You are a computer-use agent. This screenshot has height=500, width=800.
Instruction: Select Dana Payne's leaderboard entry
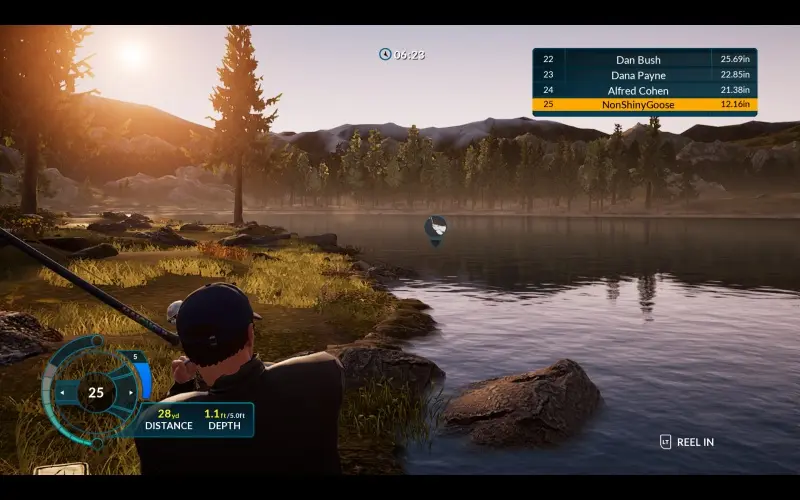tap(644, 75)
